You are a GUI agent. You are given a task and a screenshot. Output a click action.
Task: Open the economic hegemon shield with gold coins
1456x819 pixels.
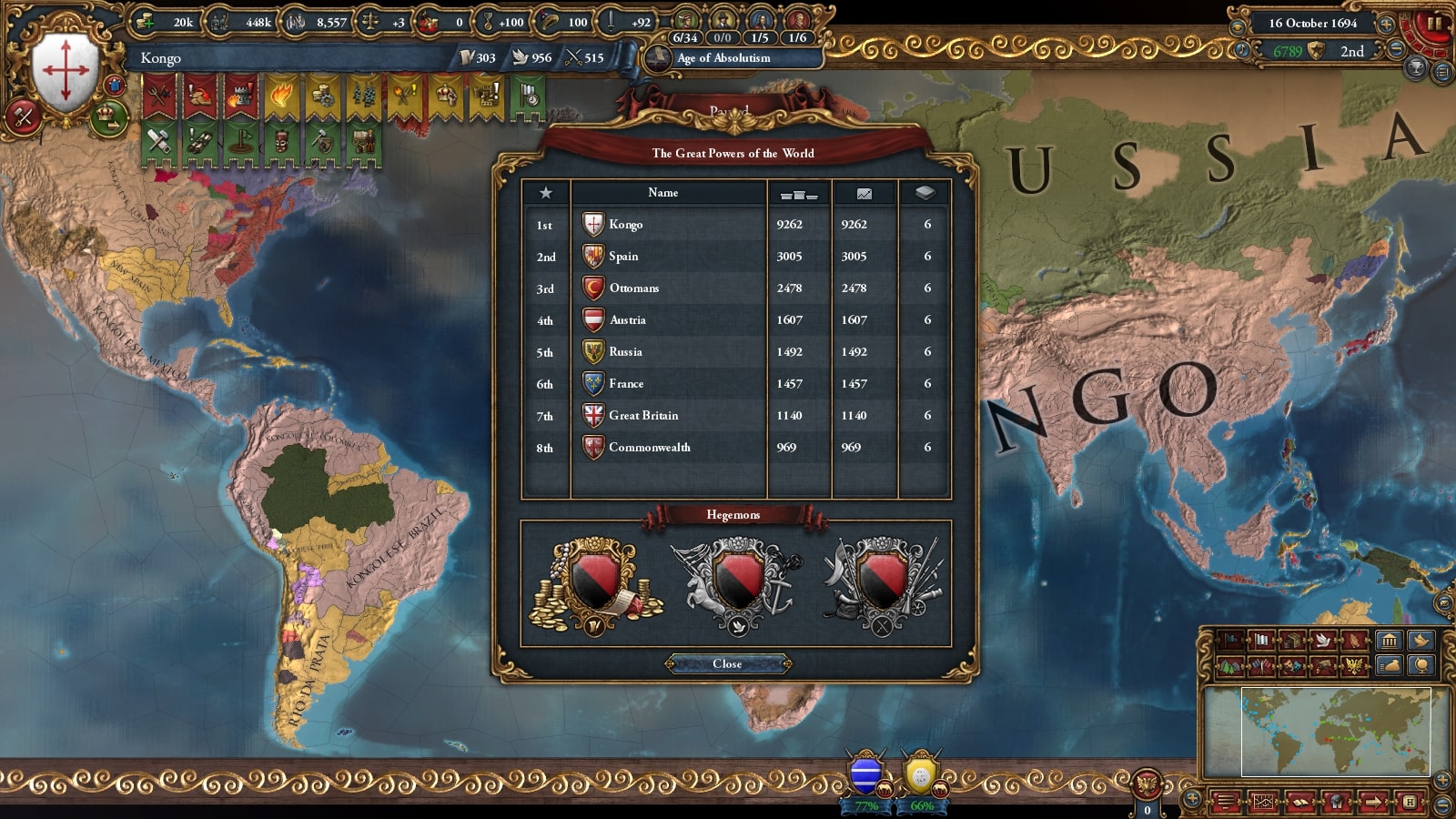[x=595, y=582]
